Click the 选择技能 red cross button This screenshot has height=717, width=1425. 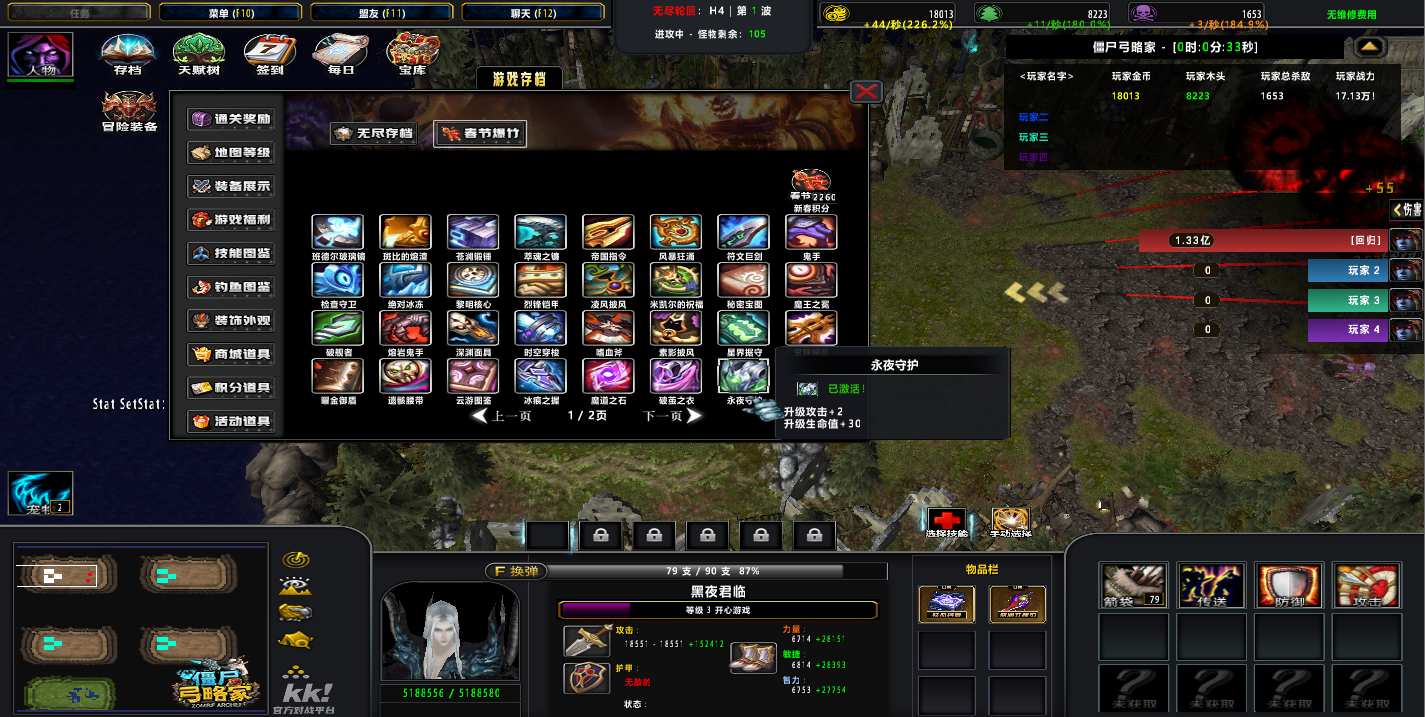(946, 520)
